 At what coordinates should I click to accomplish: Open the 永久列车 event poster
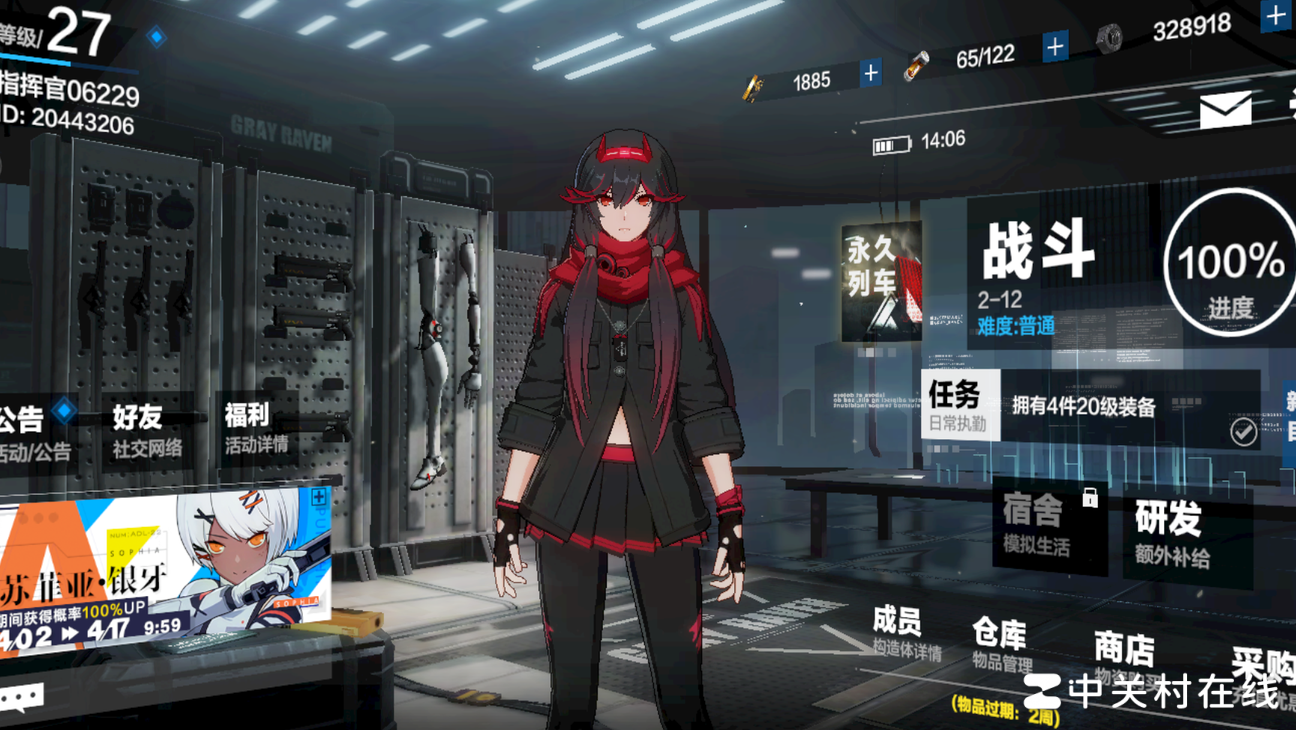tap(881, 282)
